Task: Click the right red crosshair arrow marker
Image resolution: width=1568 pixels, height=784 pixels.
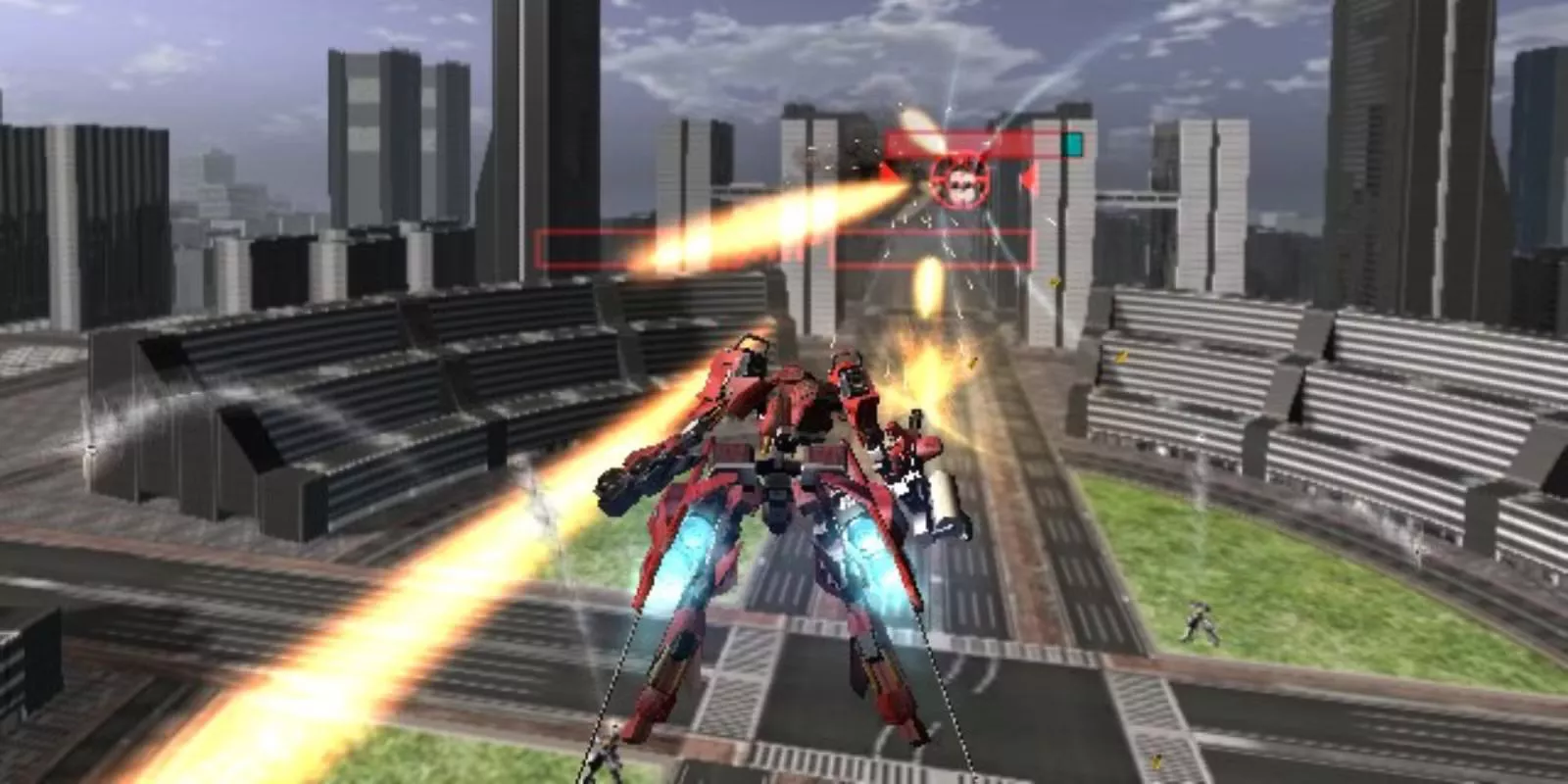Action: [x=1029, y=176]
